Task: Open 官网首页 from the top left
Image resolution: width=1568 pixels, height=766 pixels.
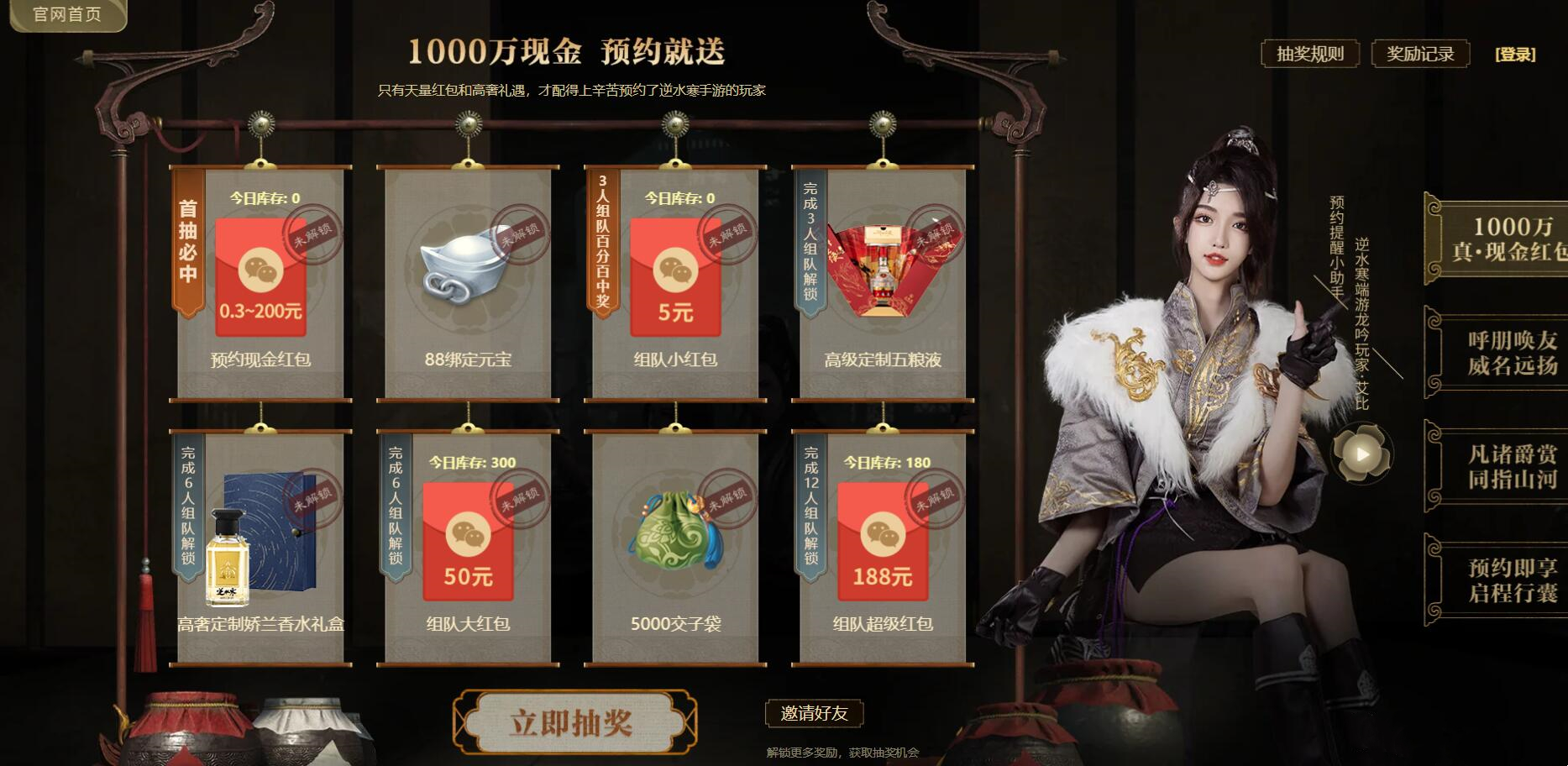Action: coord(67,15)
